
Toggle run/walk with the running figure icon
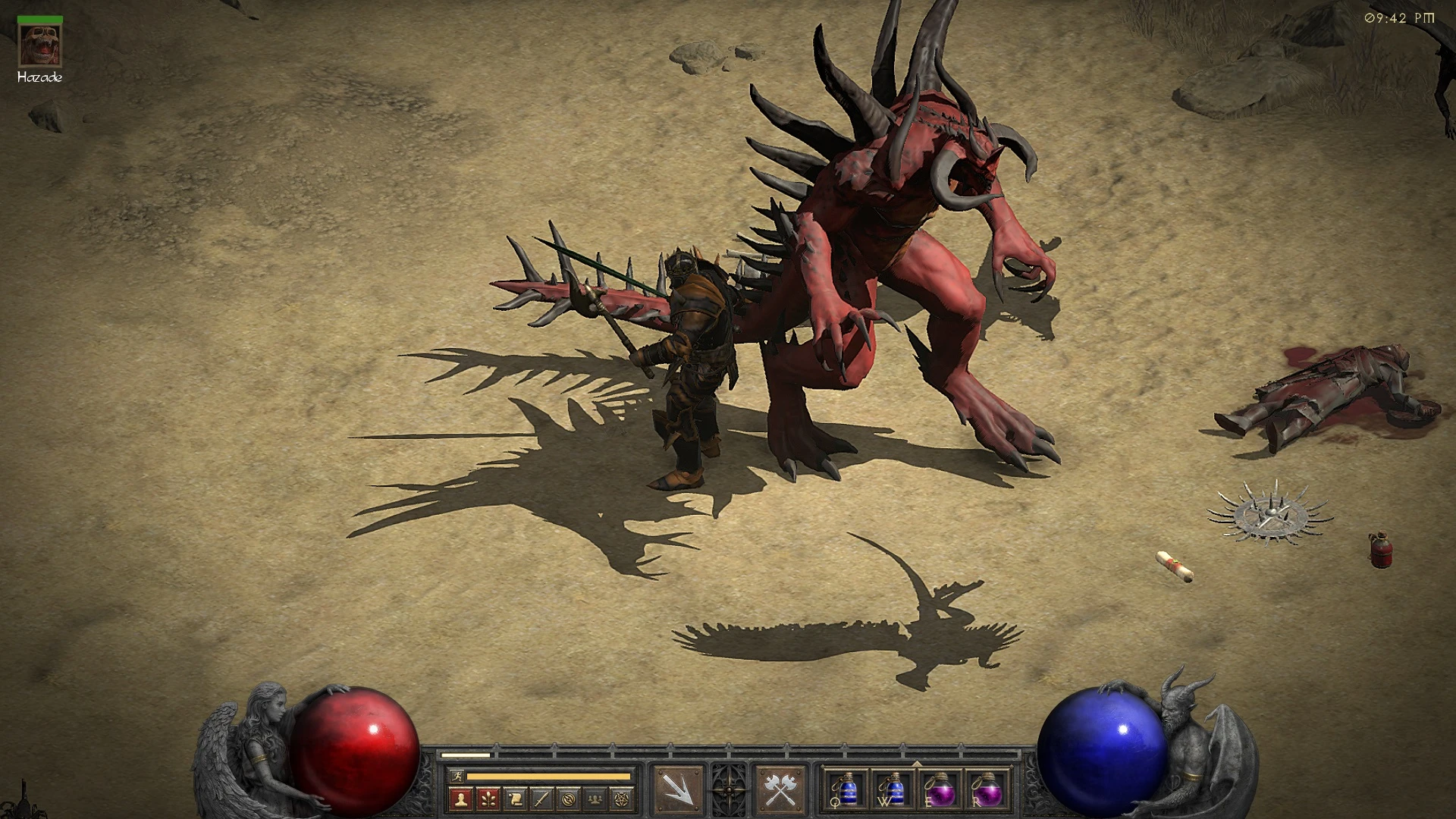coord(458,775)
